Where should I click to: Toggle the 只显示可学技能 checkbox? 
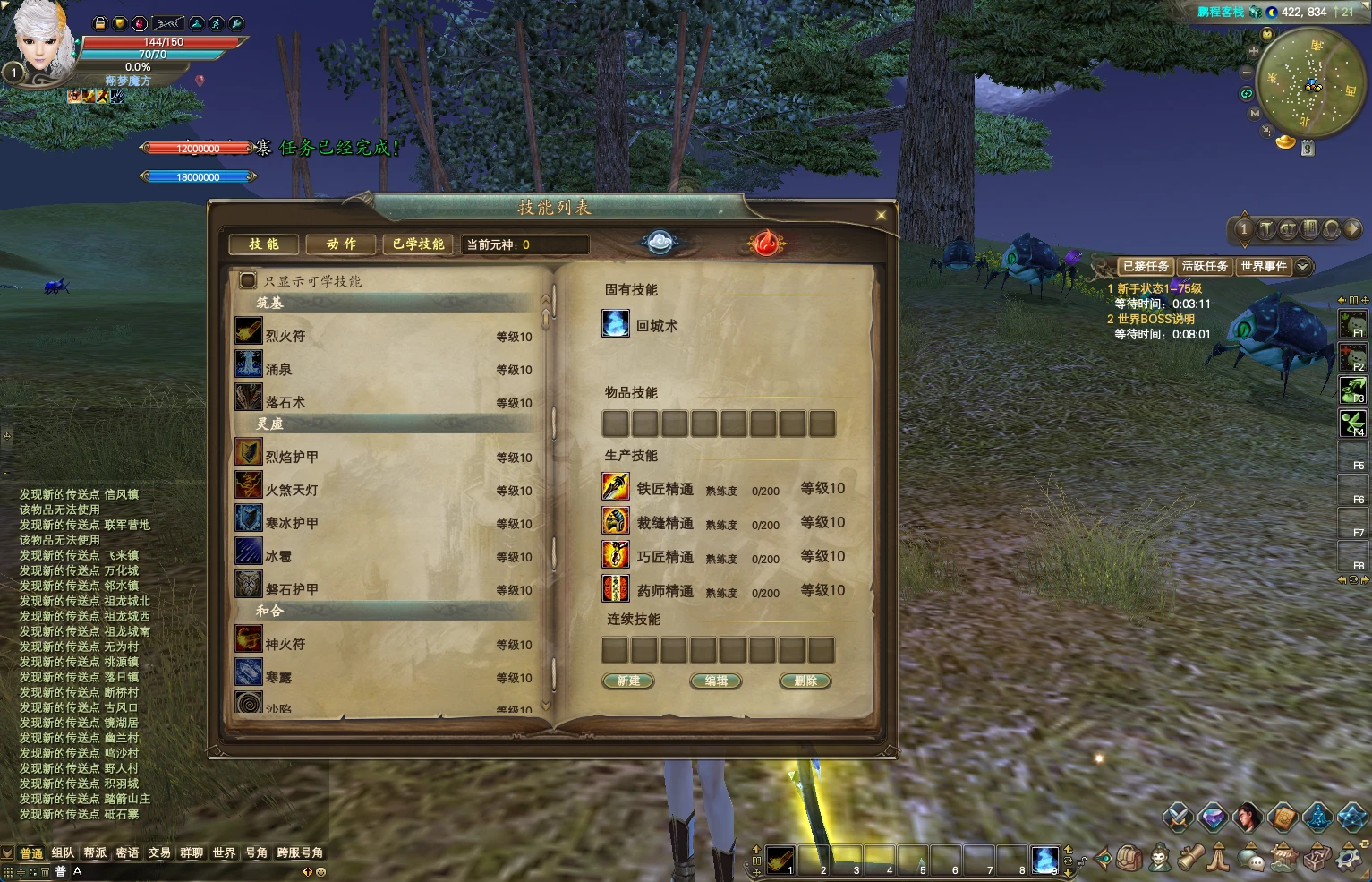click(248, 281)
